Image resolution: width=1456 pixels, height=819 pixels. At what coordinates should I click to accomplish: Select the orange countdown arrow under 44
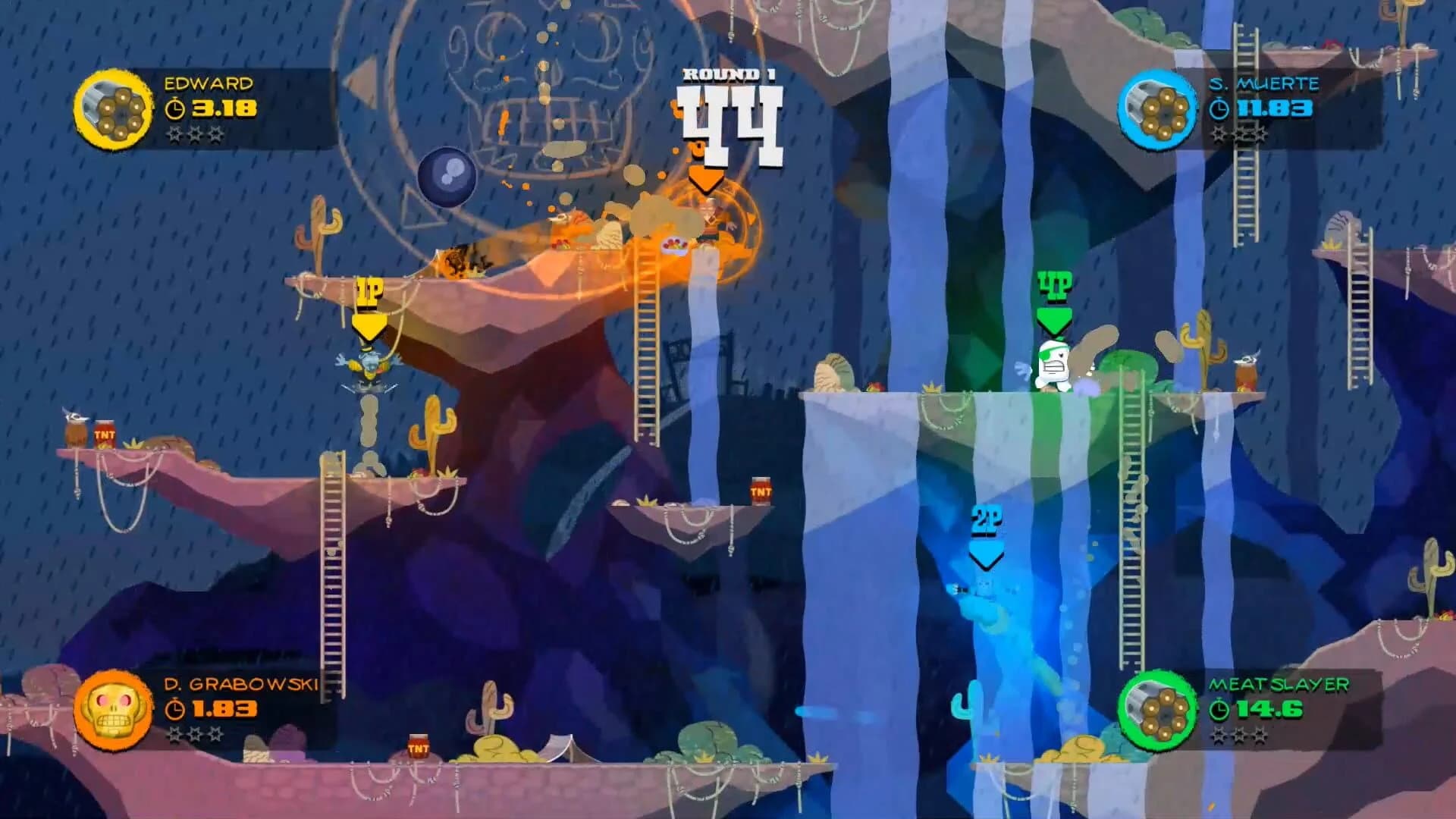[707, 178]
